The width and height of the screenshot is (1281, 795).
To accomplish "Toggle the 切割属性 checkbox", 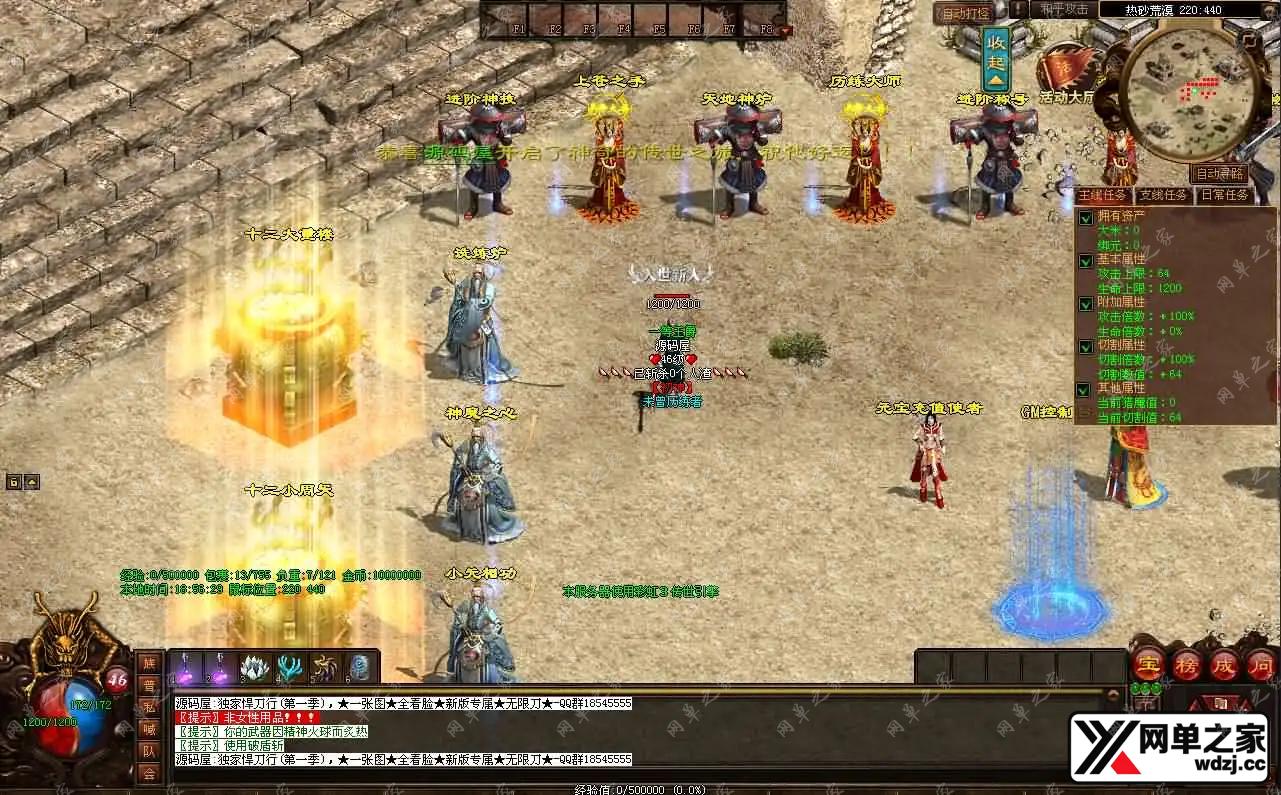I will pos(1086,346).
